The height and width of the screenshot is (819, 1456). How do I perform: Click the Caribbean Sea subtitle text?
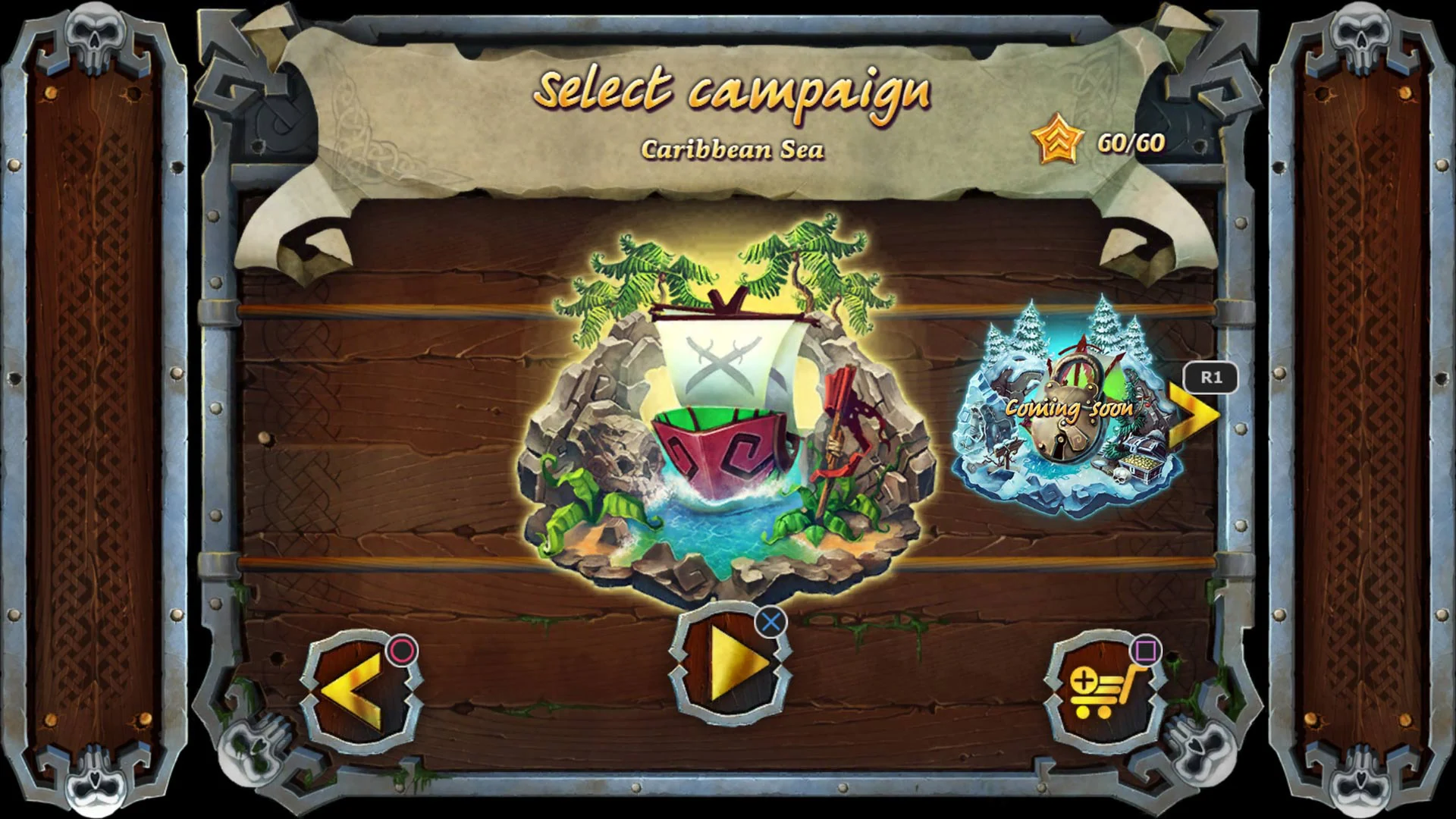click(733, 149)
